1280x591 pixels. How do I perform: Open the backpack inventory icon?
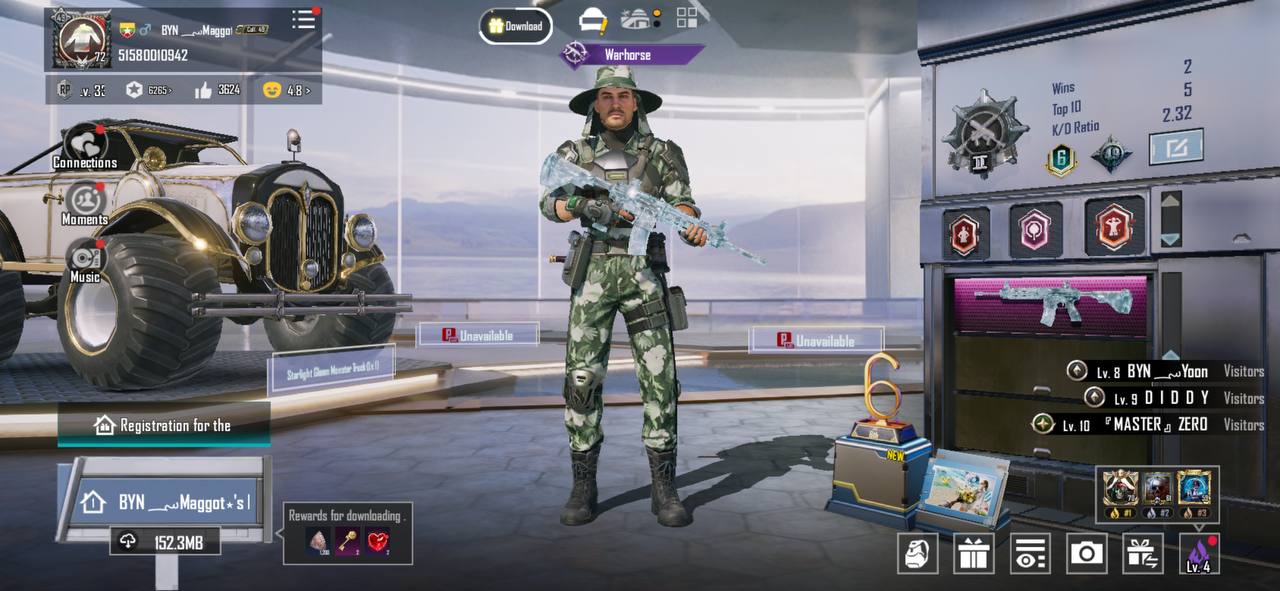[917, 553]
